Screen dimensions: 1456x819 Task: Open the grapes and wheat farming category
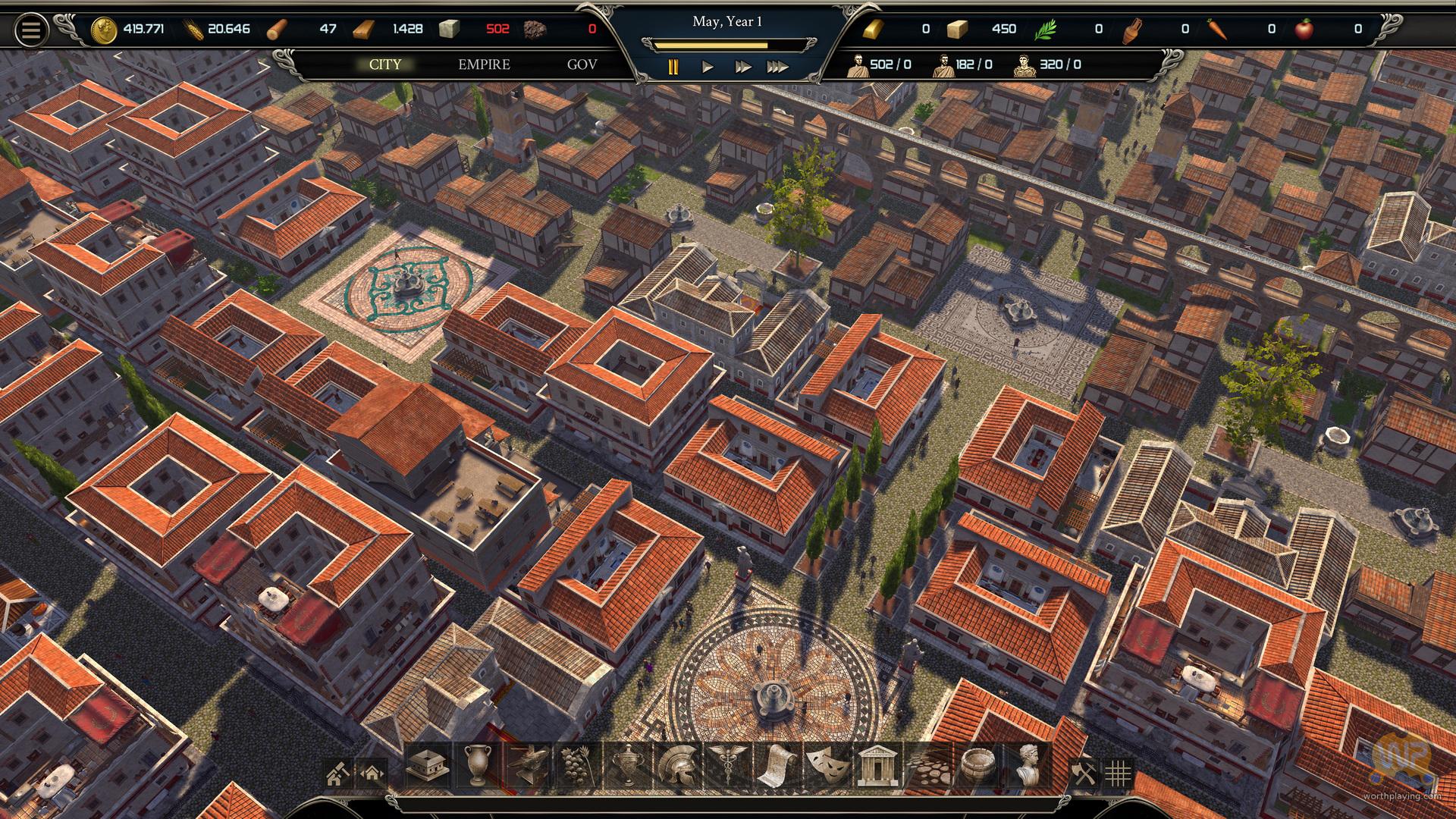(x=578, y=766)
